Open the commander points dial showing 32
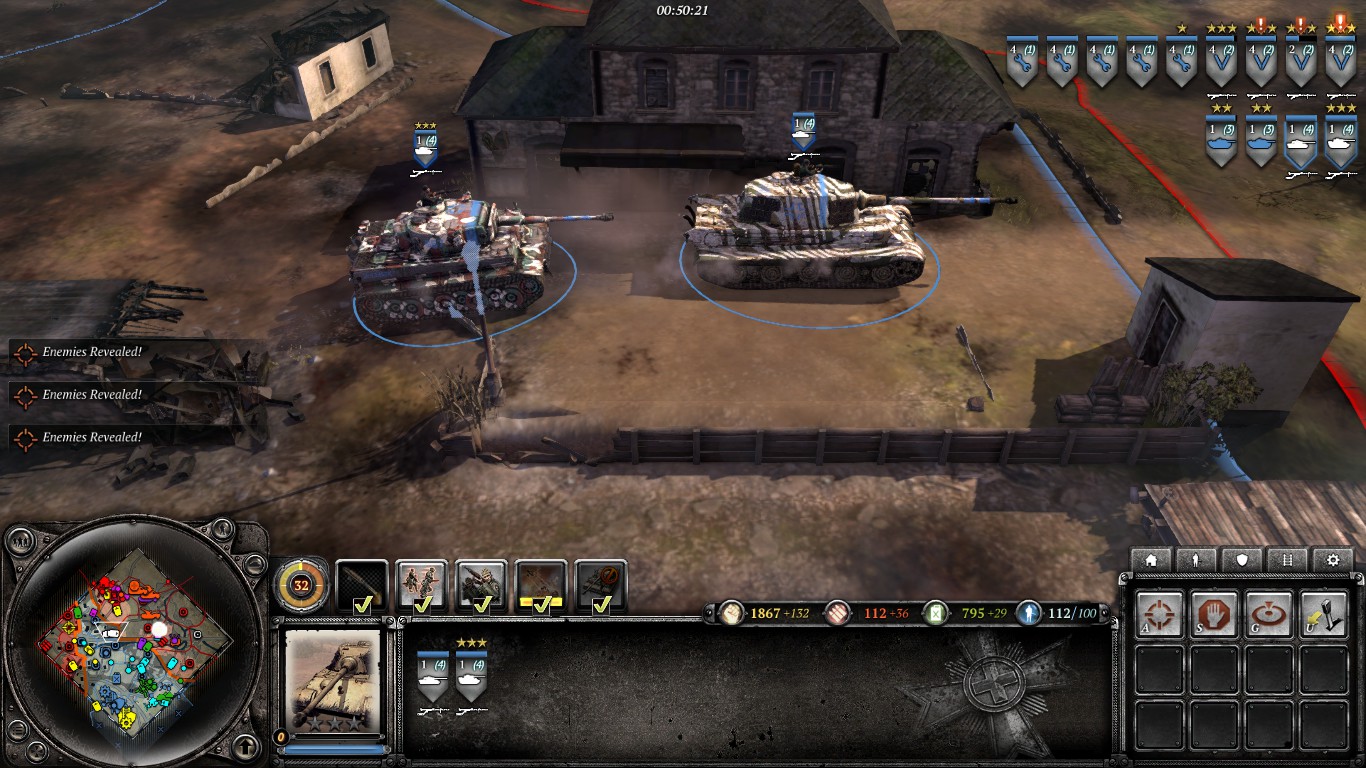Viewport: 1366px width, 768px height. [x=300, y=585]
